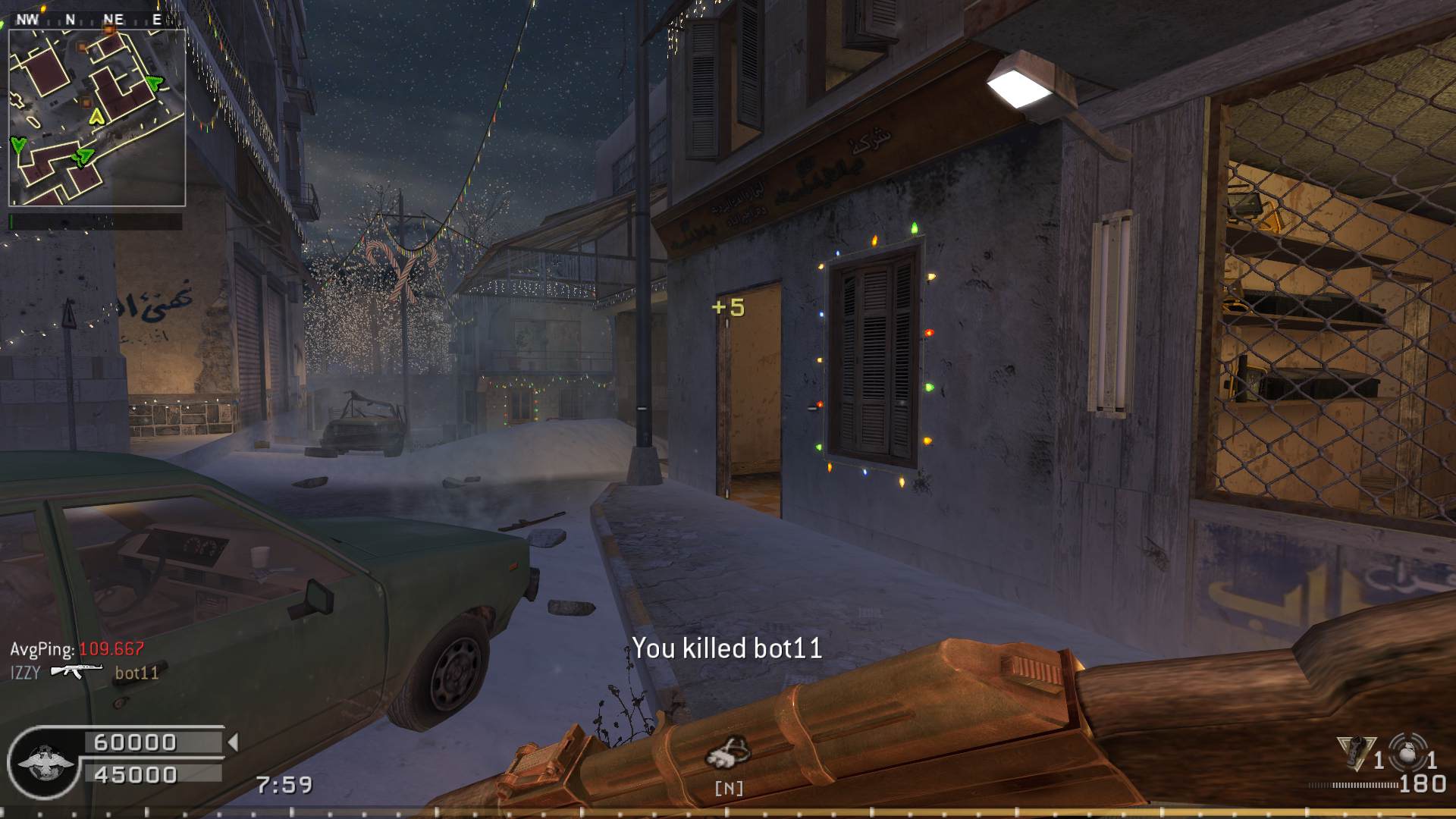Select the night vision goggles icon
1456x819 pixels.
pyautogui.click(x=728, y=752)
